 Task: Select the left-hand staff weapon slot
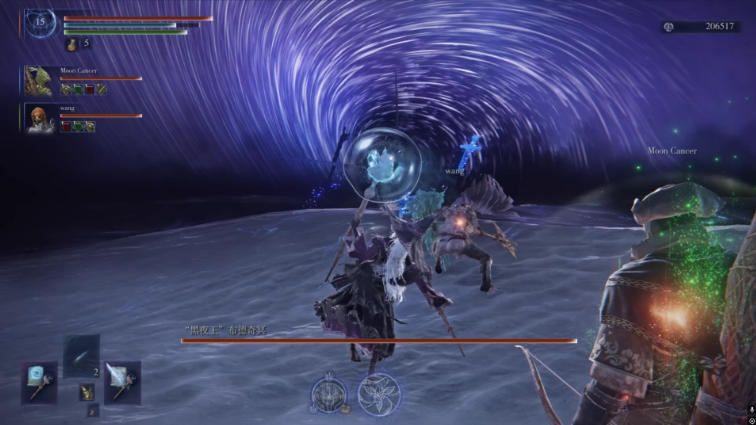click(39, 382)
